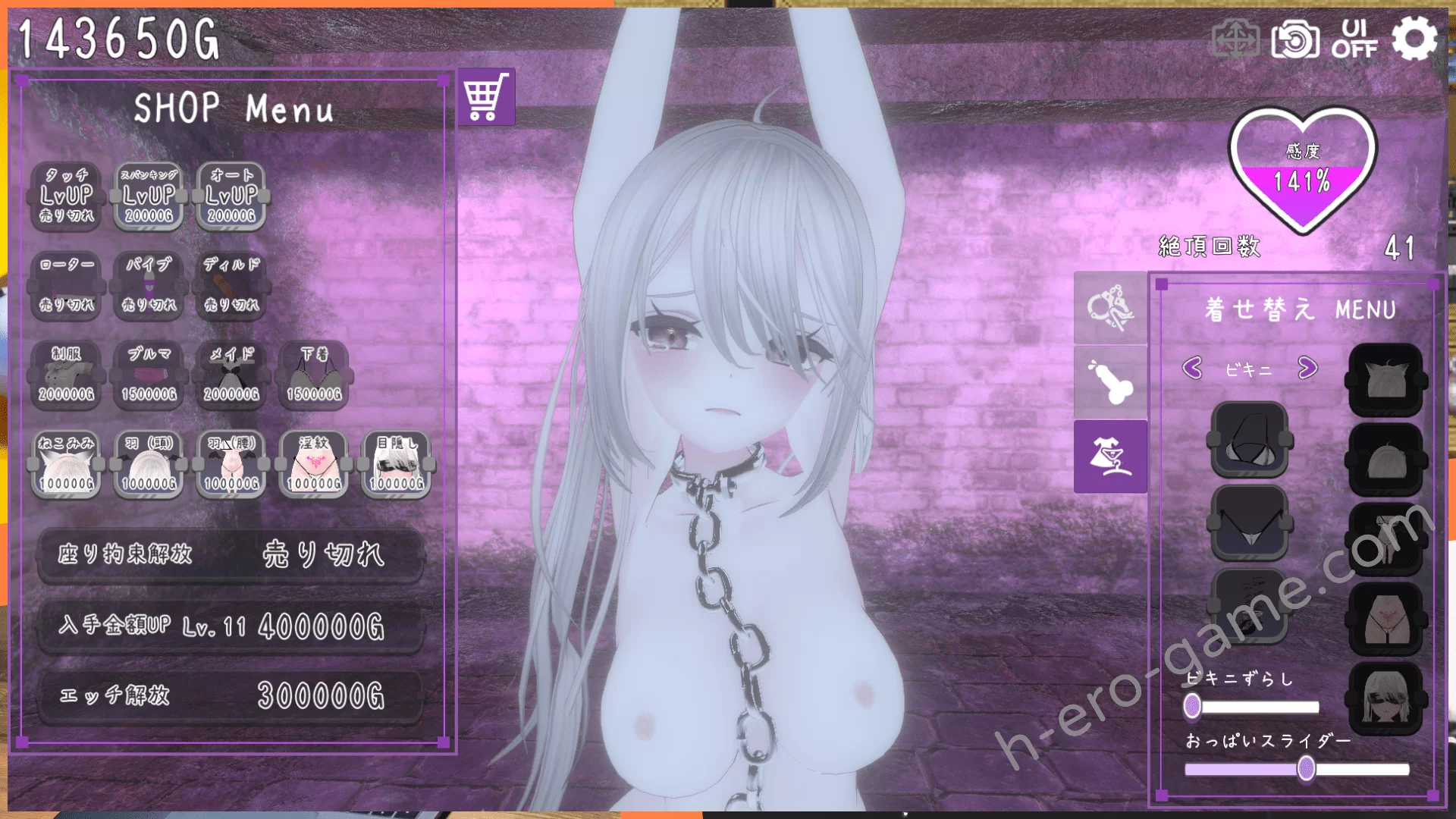
Task: Select the next outfit with the right arrow
Action: [1307, 369]
